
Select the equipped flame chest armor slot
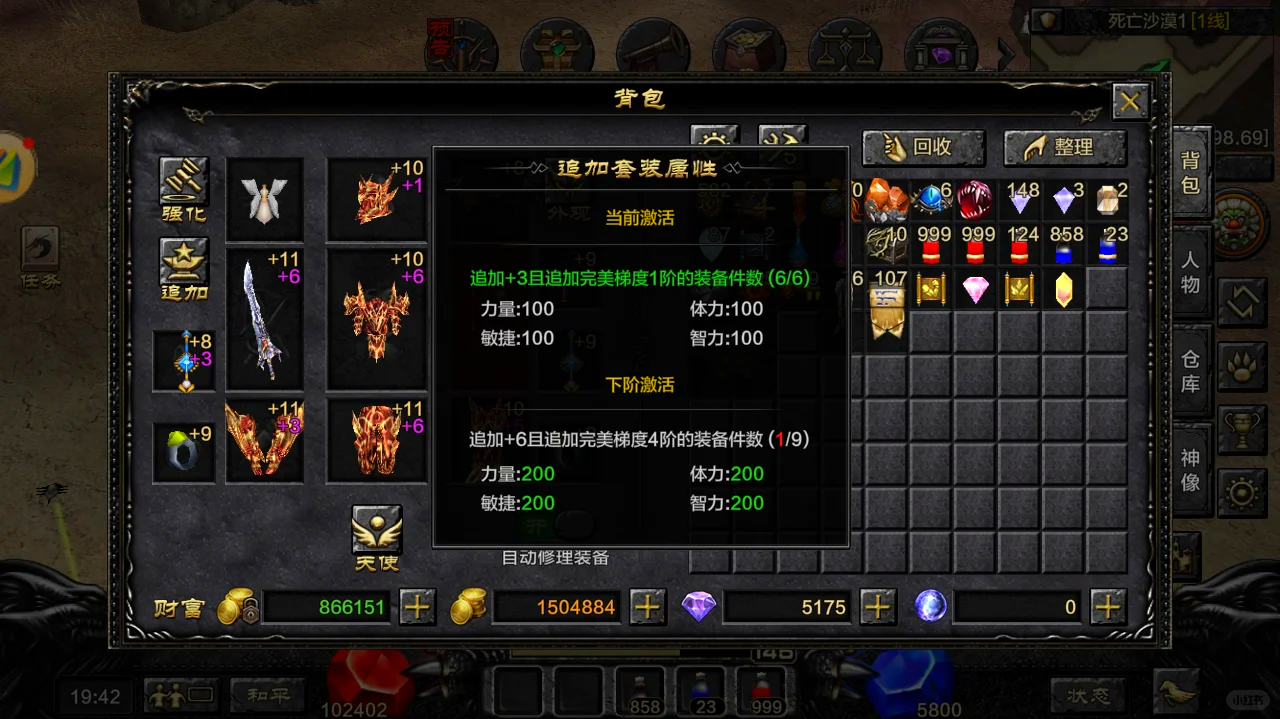point(377,319)
